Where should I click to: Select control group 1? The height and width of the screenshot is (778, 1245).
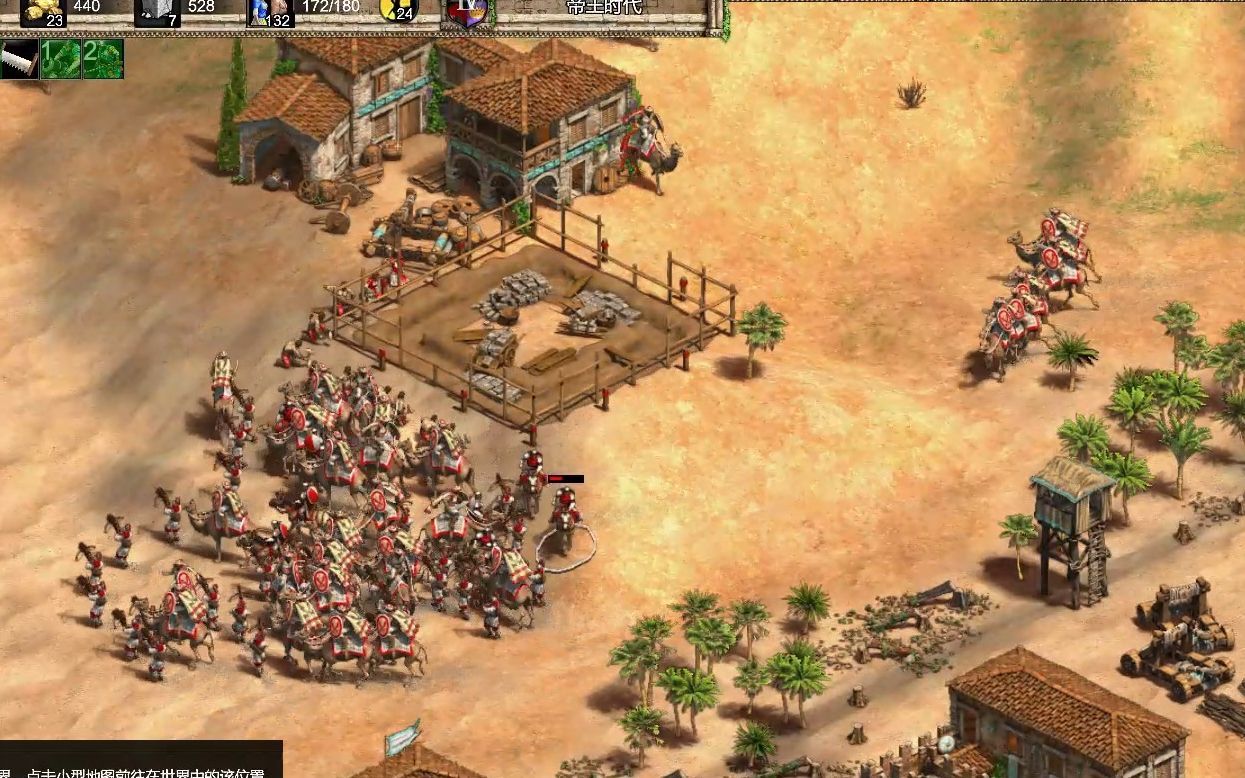coord(61,59)
